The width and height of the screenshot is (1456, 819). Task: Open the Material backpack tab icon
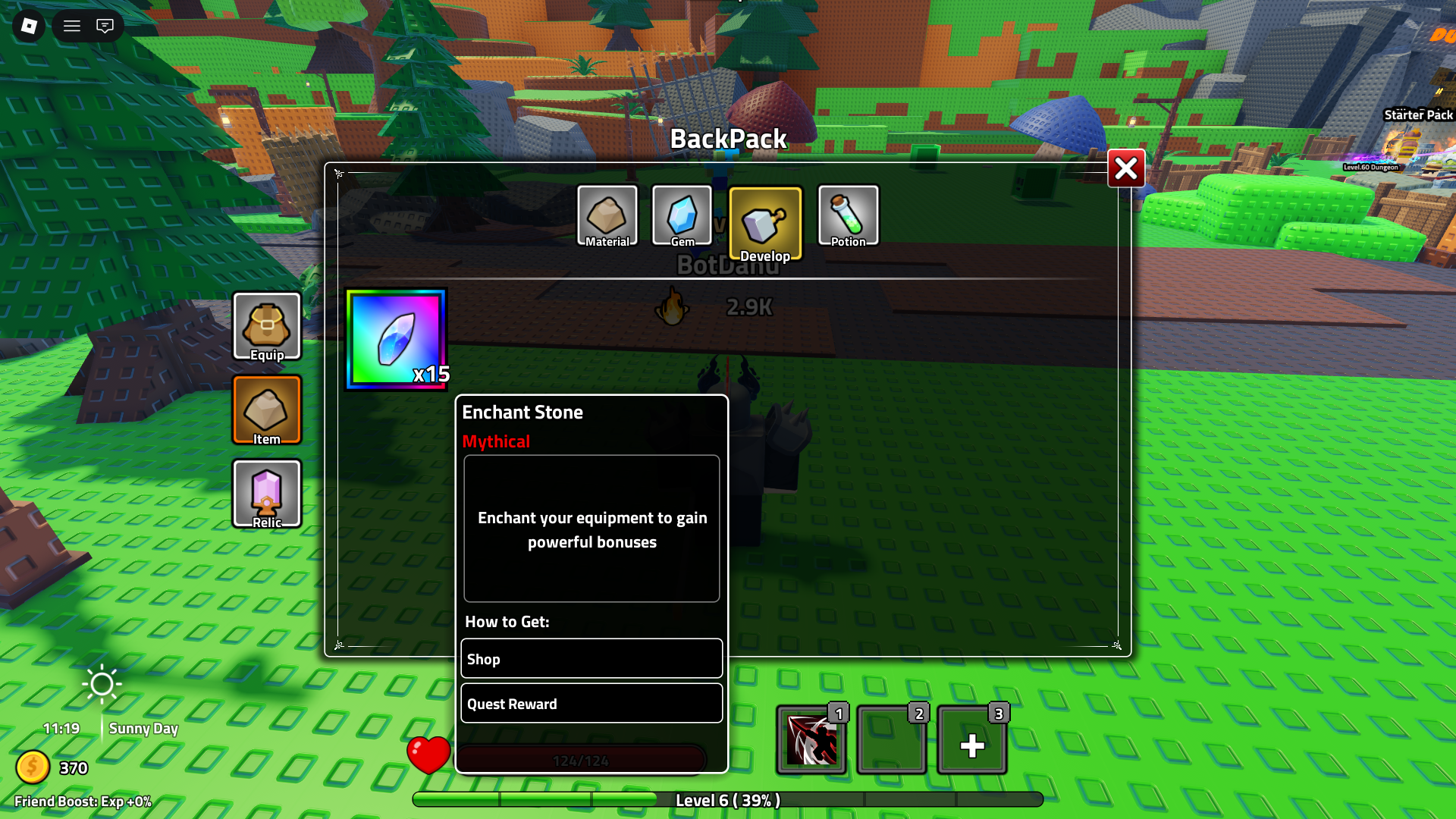(607, 216)
